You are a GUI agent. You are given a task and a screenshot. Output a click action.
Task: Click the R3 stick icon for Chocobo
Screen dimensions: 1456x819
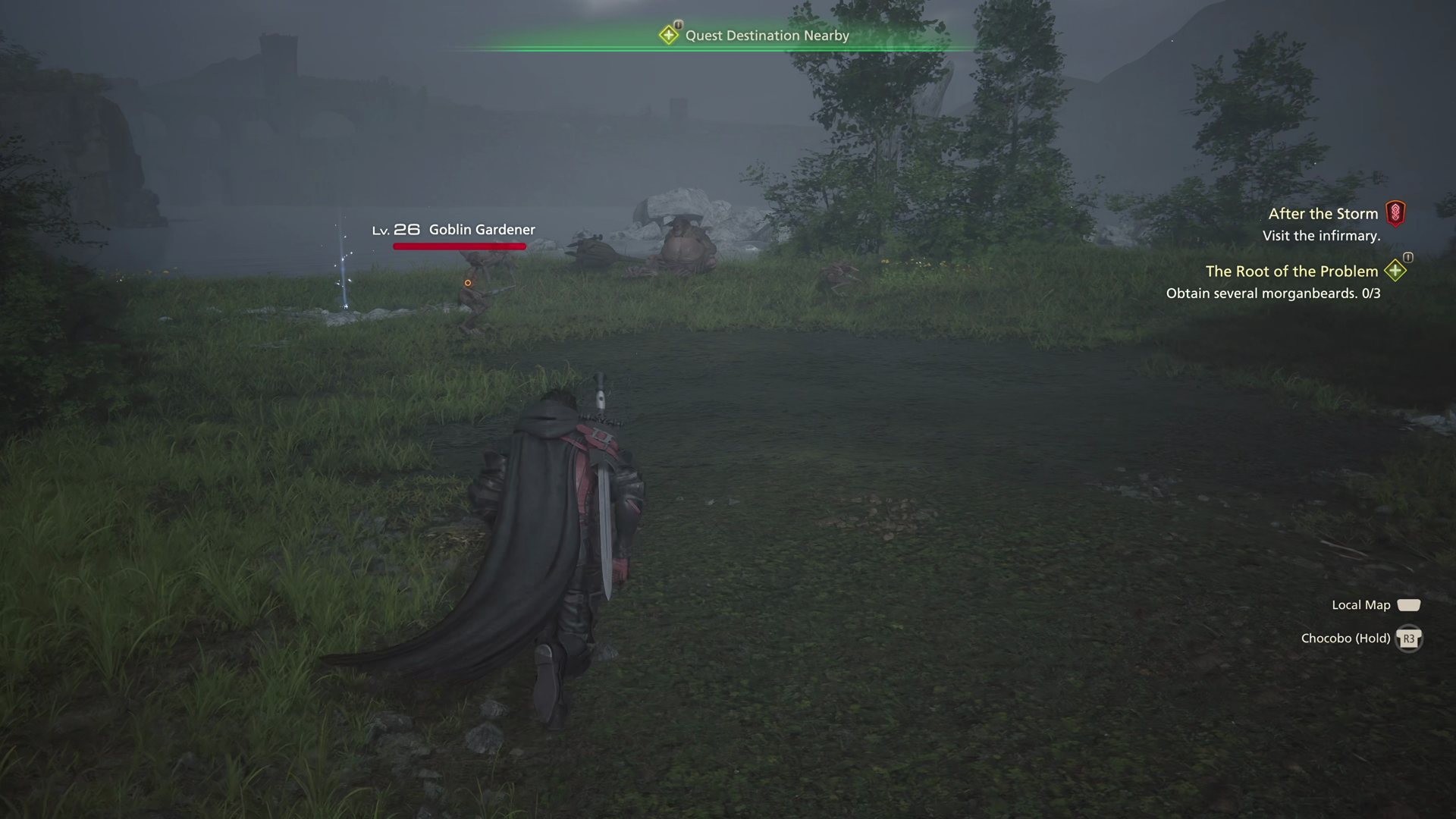point(1409,639)
